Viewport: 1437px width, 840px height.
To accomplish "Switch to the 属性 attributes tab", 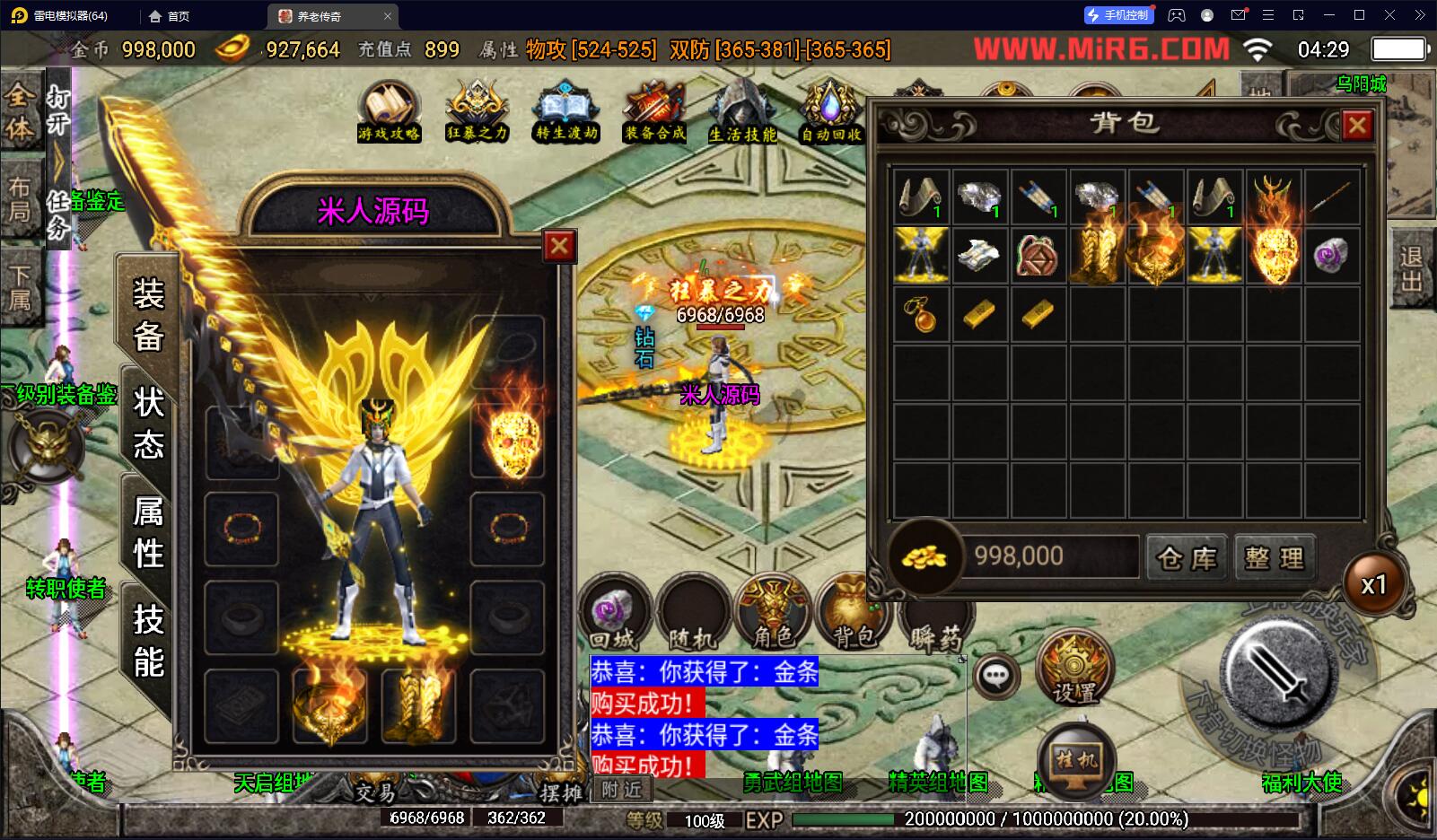I will [148, 532].
